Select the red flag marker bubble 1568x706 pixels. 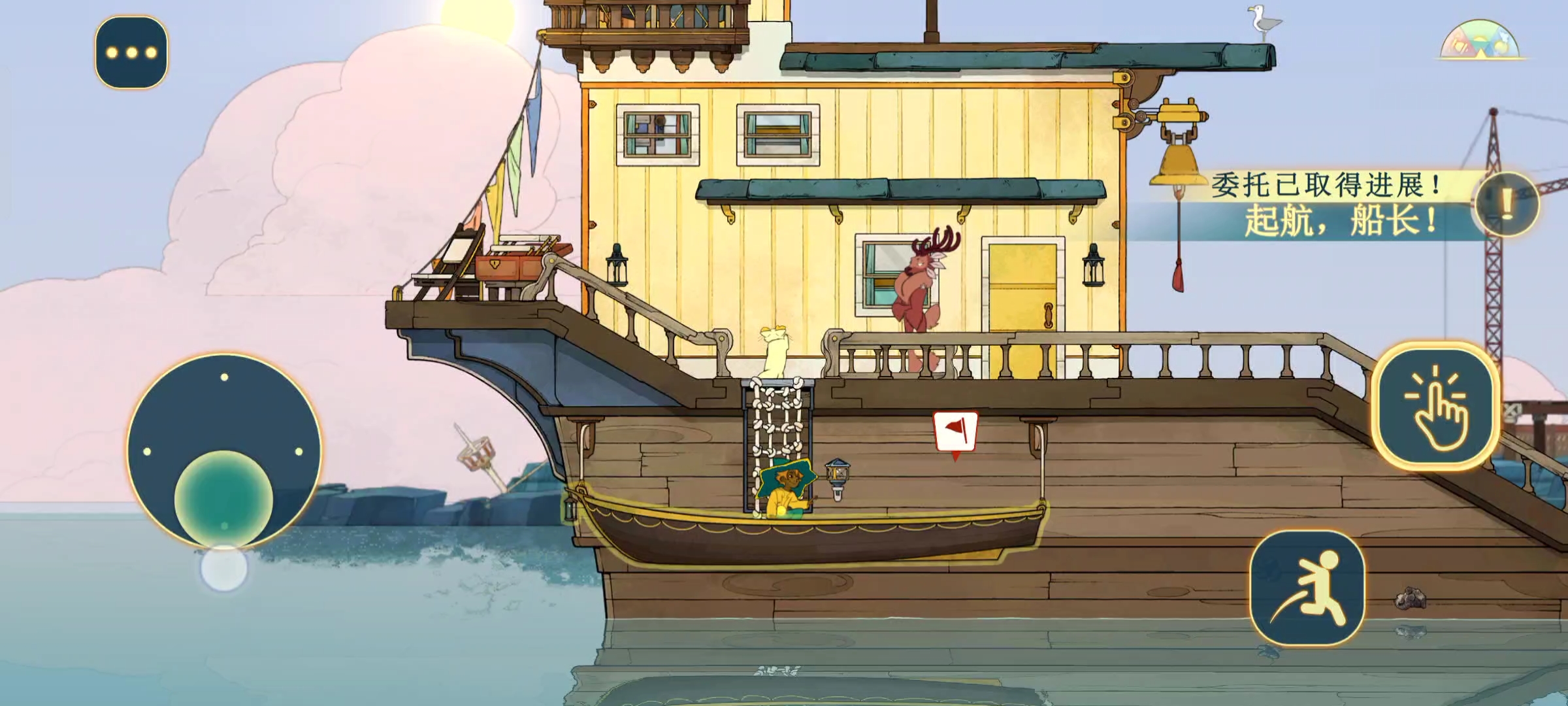955,432
